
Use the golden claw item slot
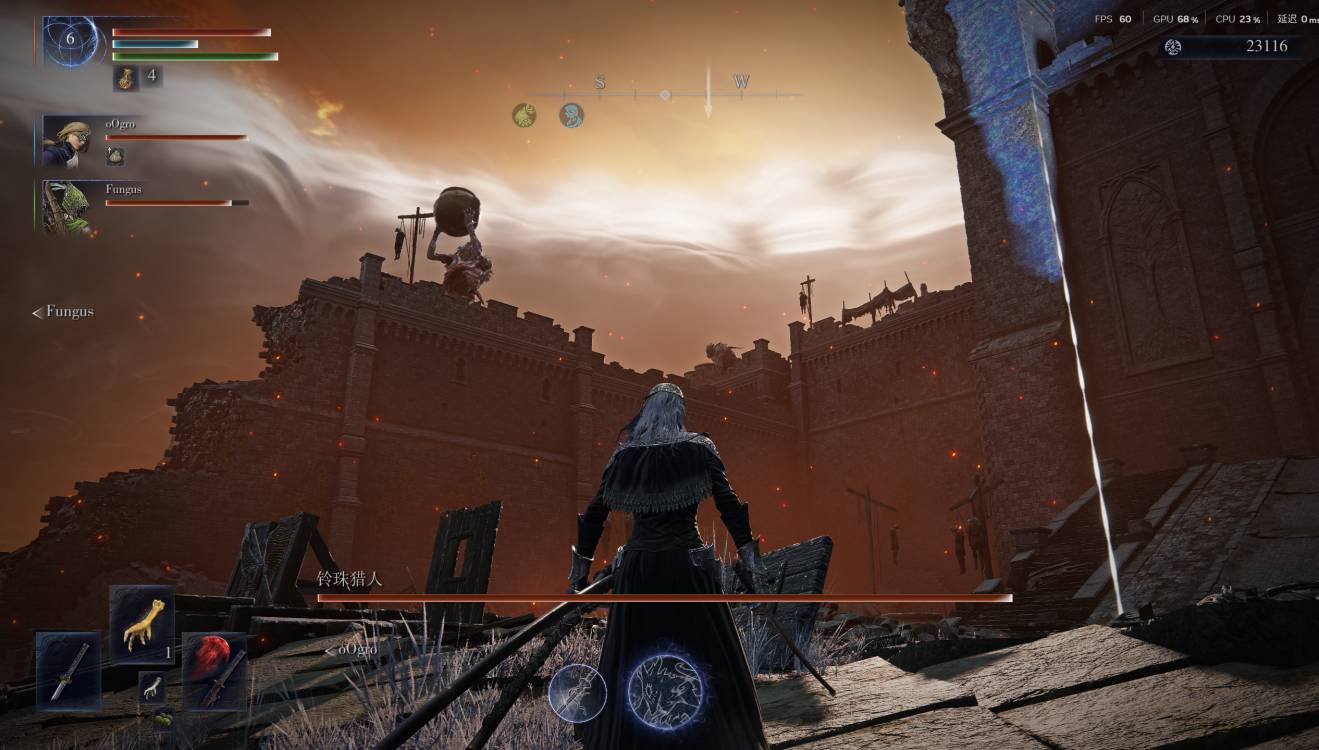coord(142,625)
